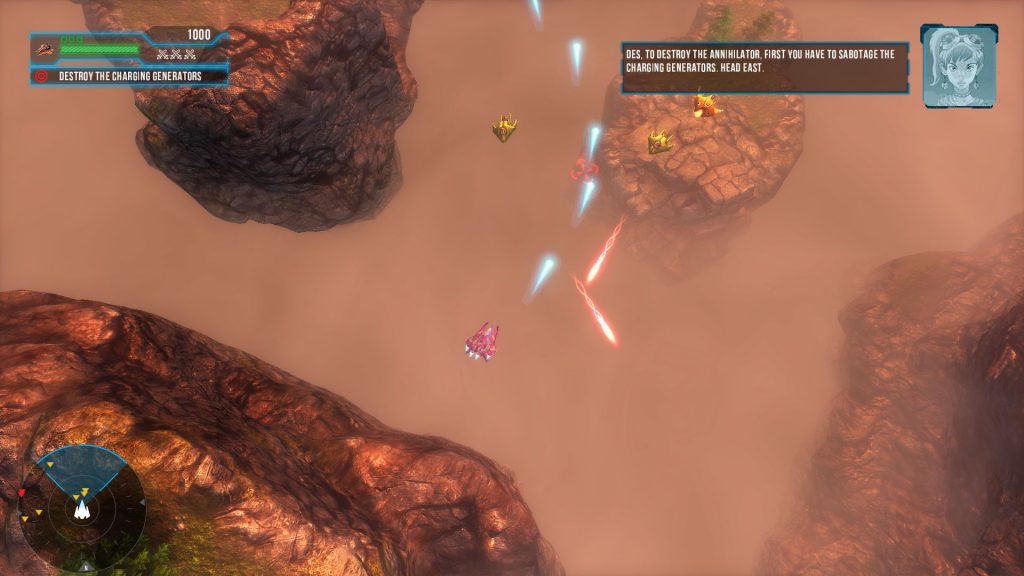Click the red objective target icon

(41, 76)
